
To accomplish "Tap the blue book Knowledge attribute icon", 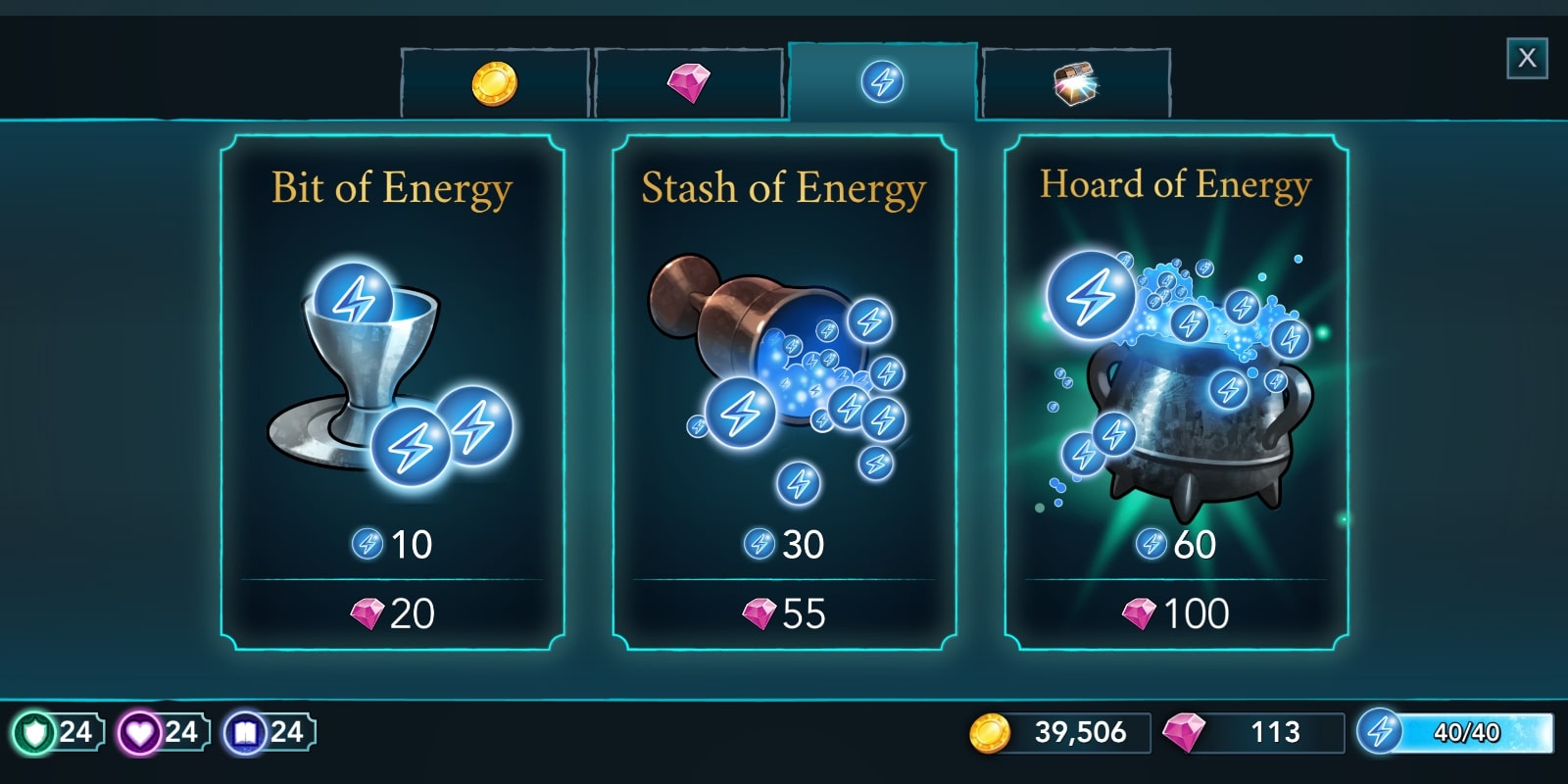I will (x=246, y=733).
